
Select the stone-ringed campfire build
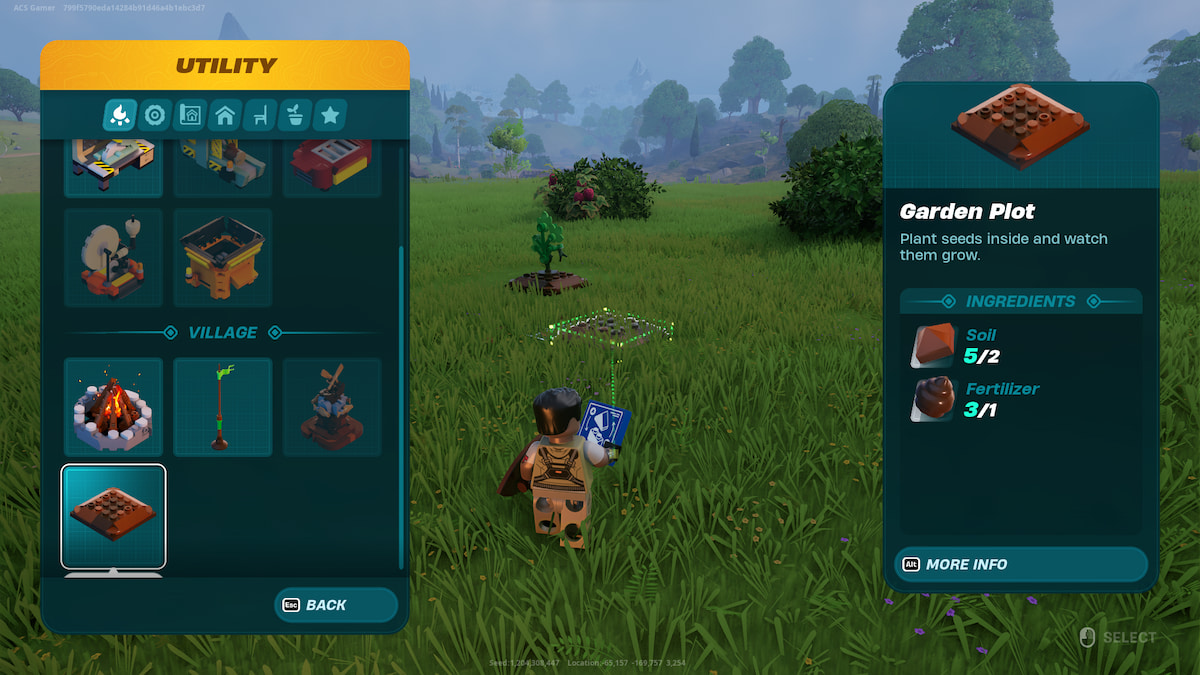(113, 407)
